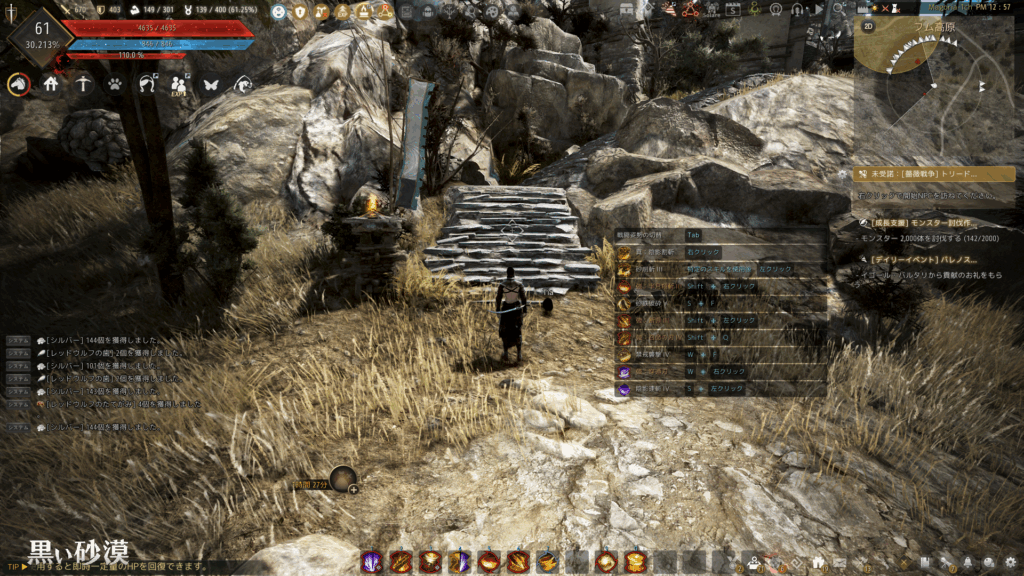The width and height of the screenshot is (1024, 576).
Task: Select the pickaxe worker icon
Action: pyautogui.click(x=83, y=85)
